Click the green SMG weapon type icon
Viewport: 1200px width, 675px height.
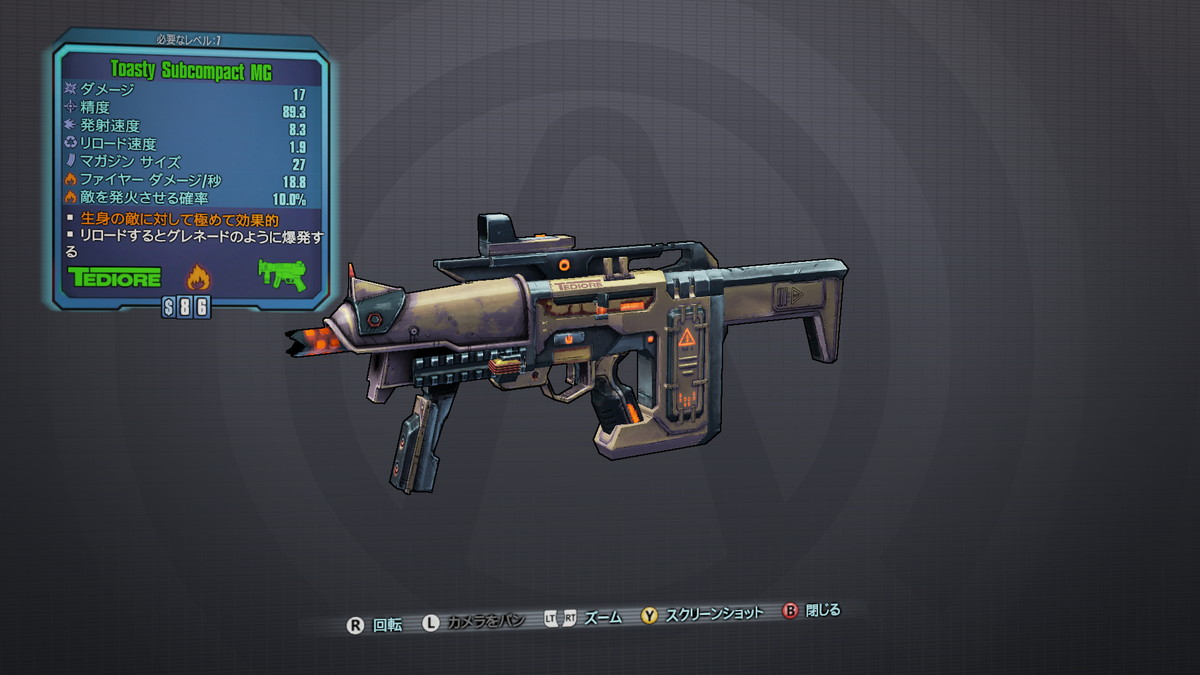coord(281,274)
